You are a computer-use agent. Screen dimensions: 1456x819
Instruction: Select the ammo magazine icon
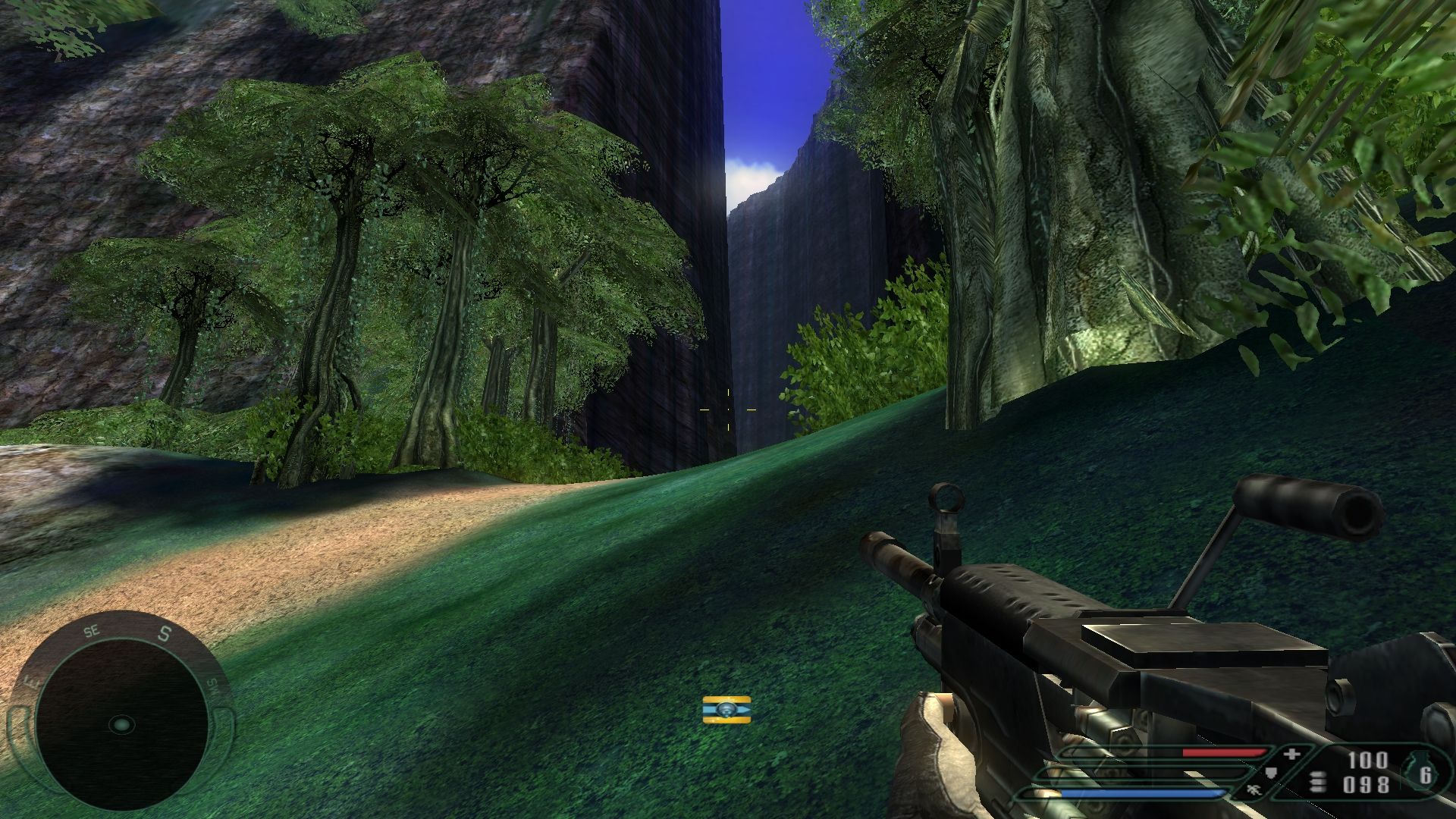[x=1318, y=782]
